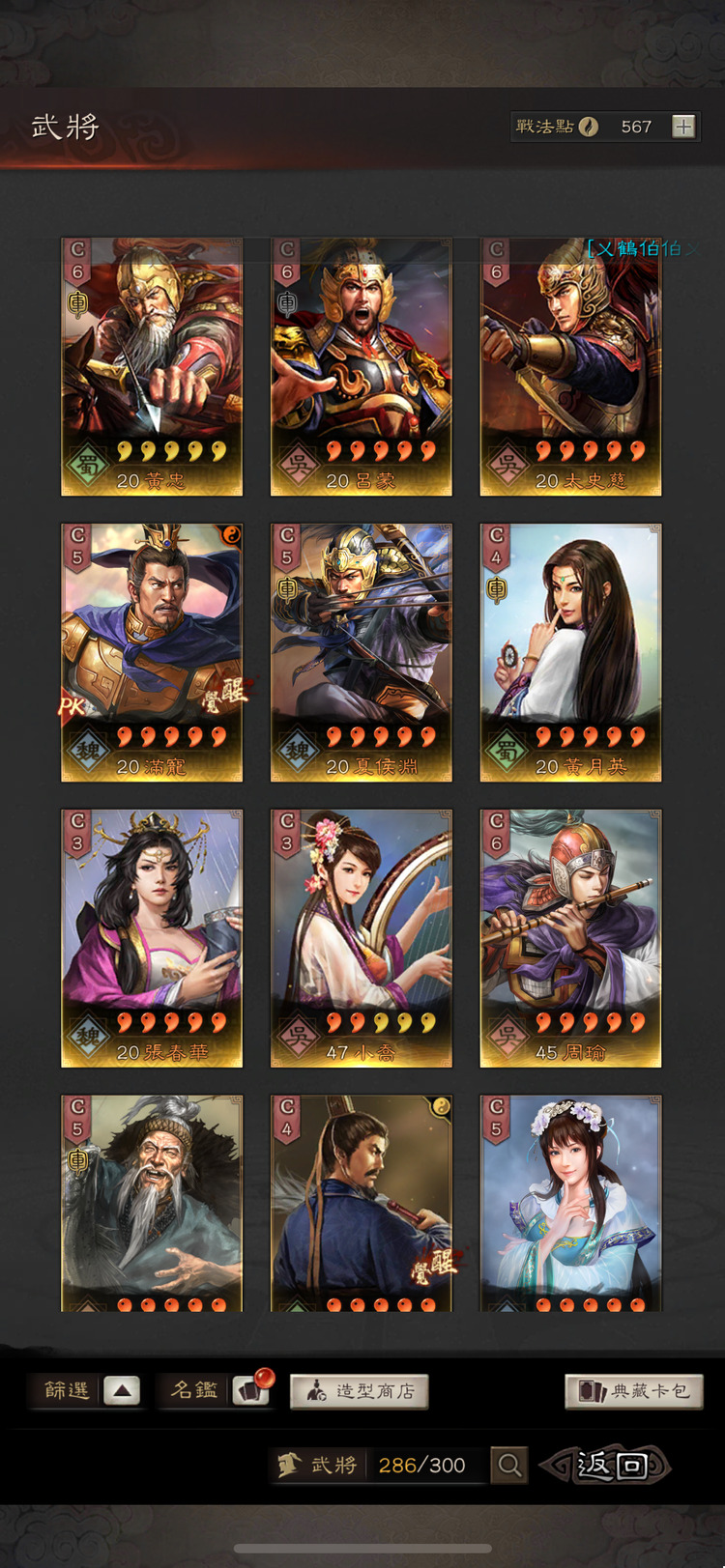The width and height of the screenshot is (725, 1568).
Task: Select the 滿寵 general card
Action: click(152, 652)
